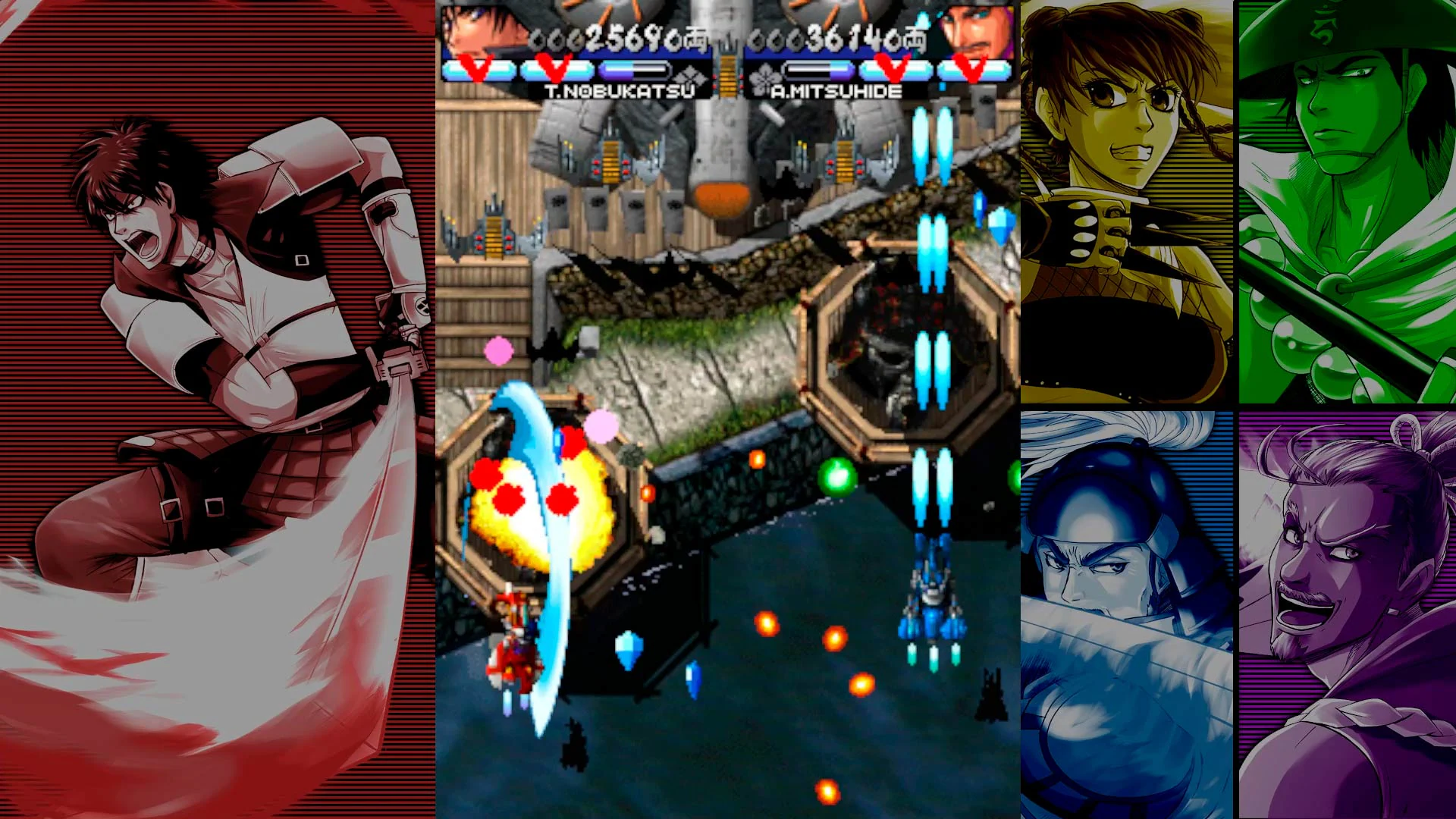Collapse the purple laughing warrior panel
This screenshot has width=1456, height=819.
click(1350, 614)
